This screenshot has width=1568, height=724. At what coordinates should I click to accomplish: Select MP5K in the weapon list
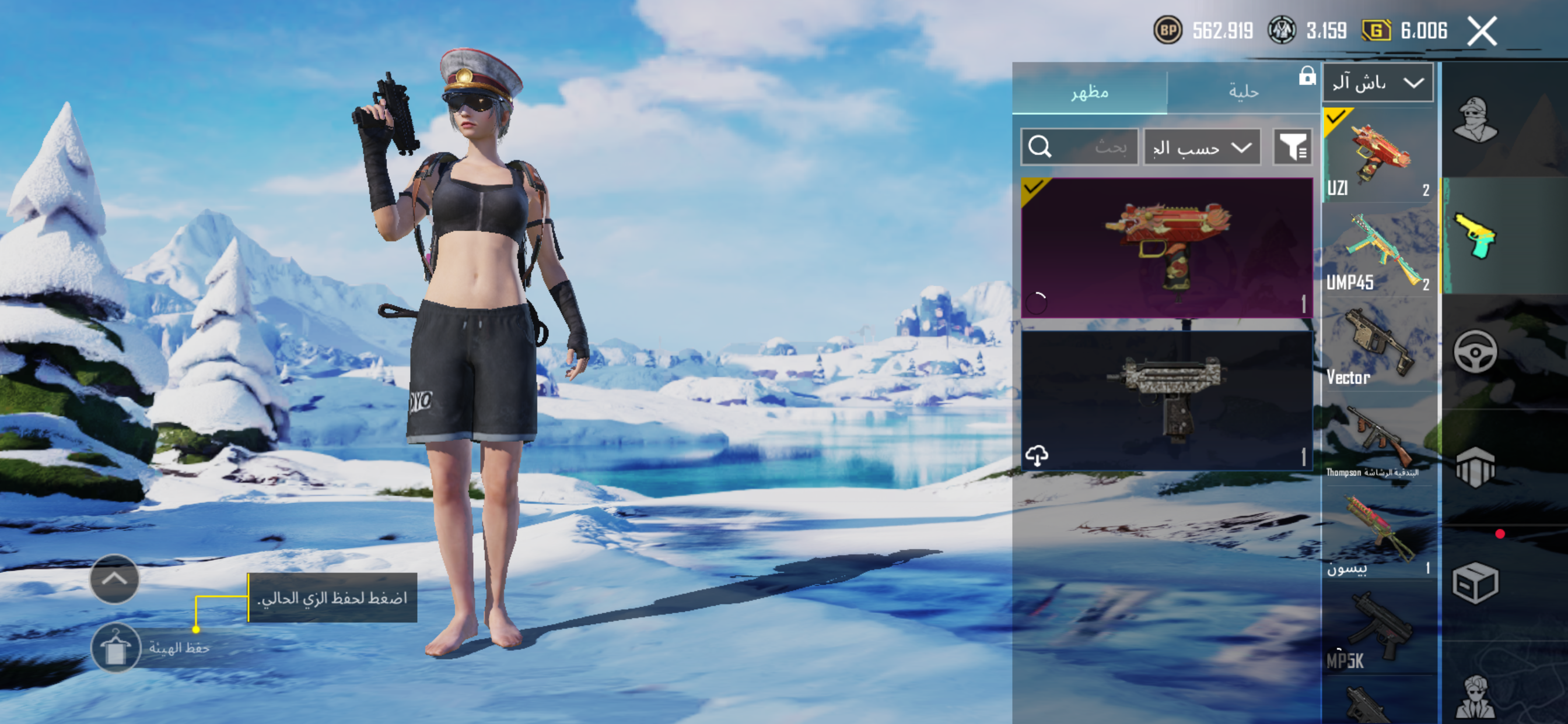click(x=1378, y=630)
